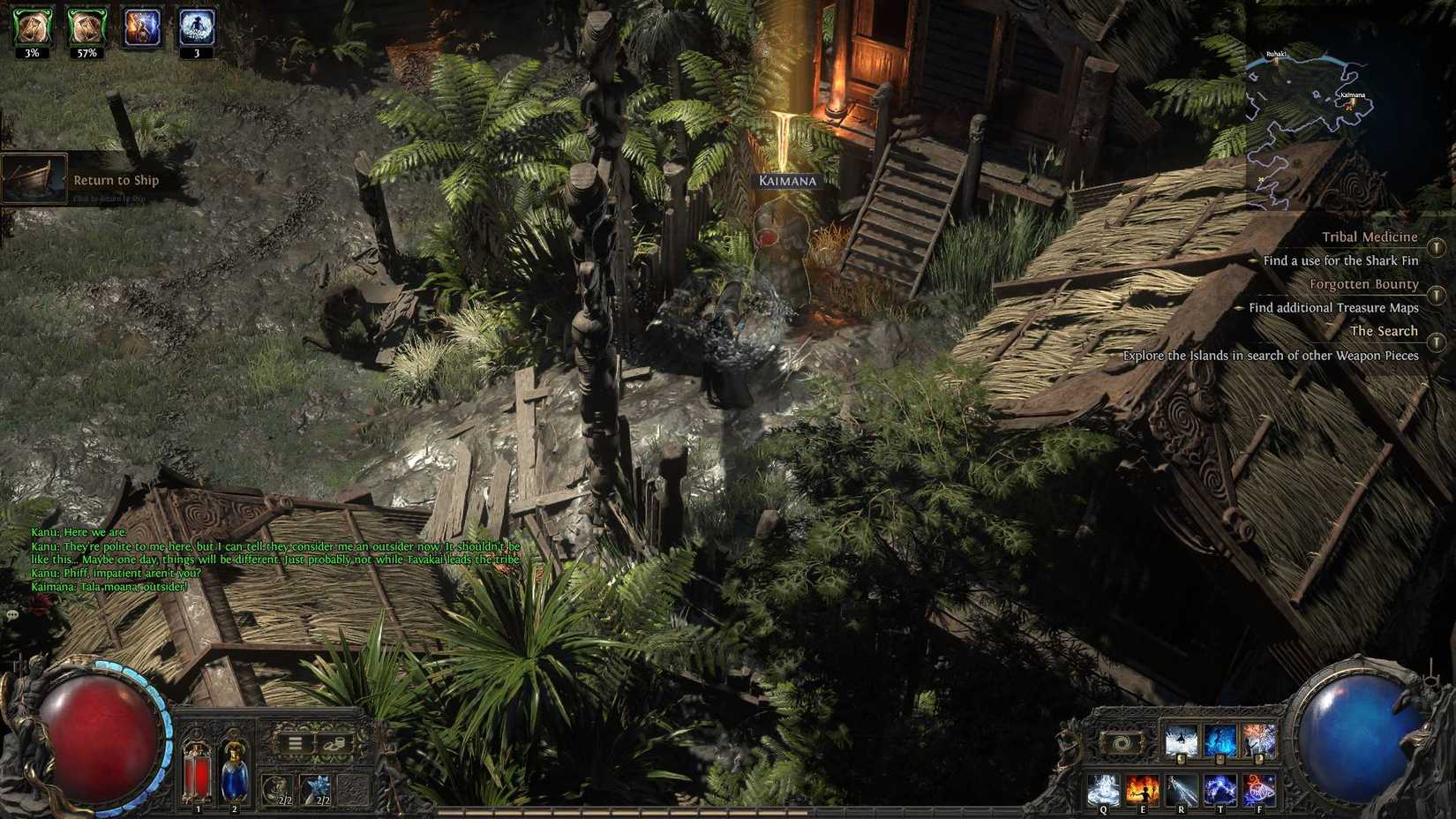This screenshot has width=1456, height=819.
Task: Select The Search quest entry
Action: tap(1383, 331)
